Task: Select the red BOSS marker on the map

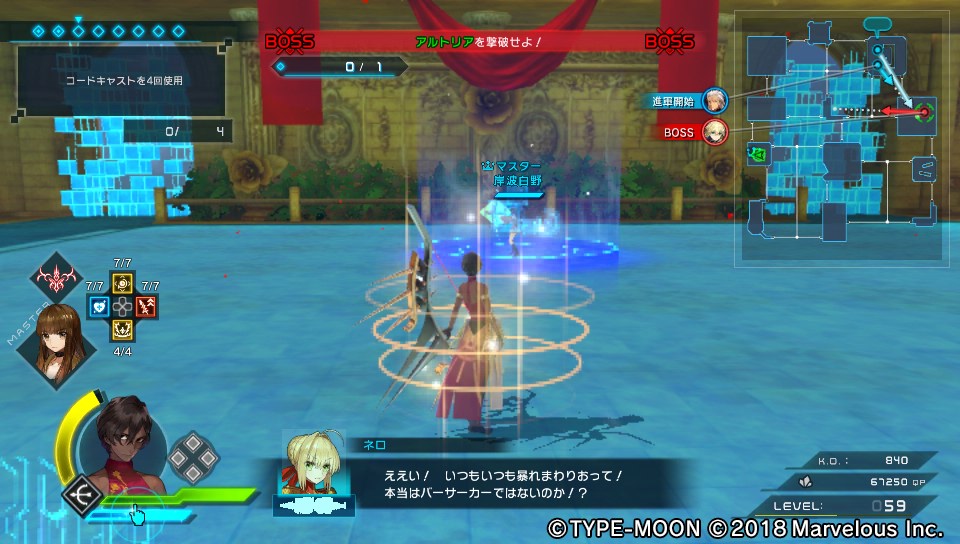Action: pos(715,131)
